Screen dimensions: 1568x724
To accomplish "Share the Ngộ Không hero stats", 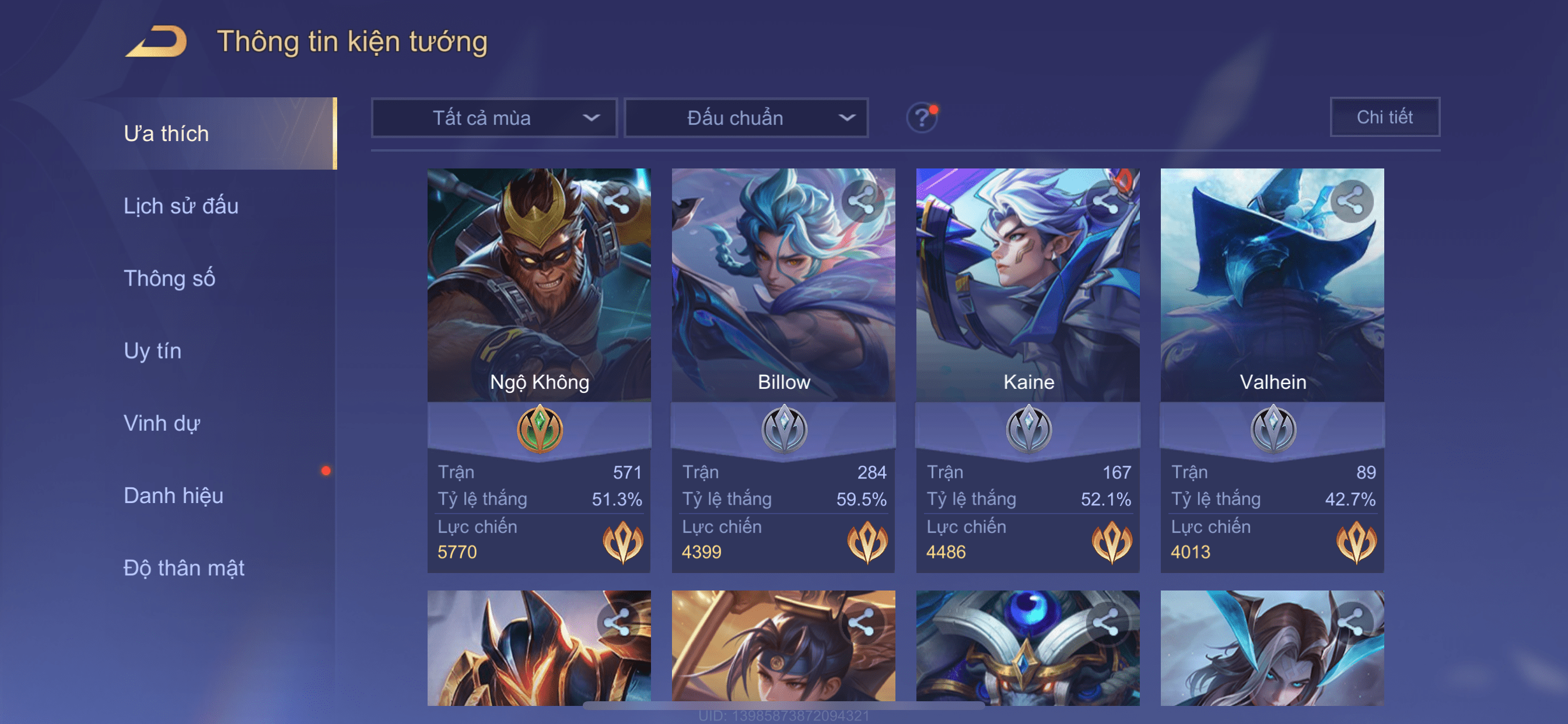I will click(617, 201).
